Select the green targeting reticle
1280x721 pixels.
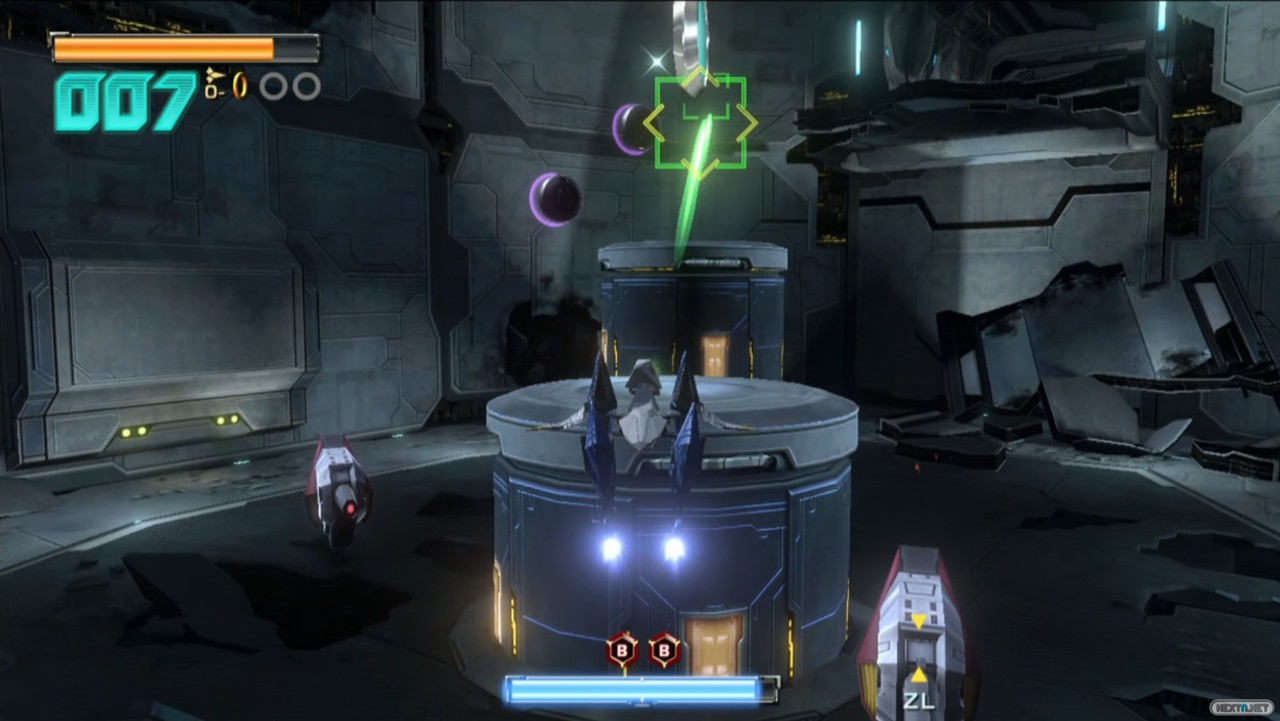pyautogui.click(x=700, y=122)
